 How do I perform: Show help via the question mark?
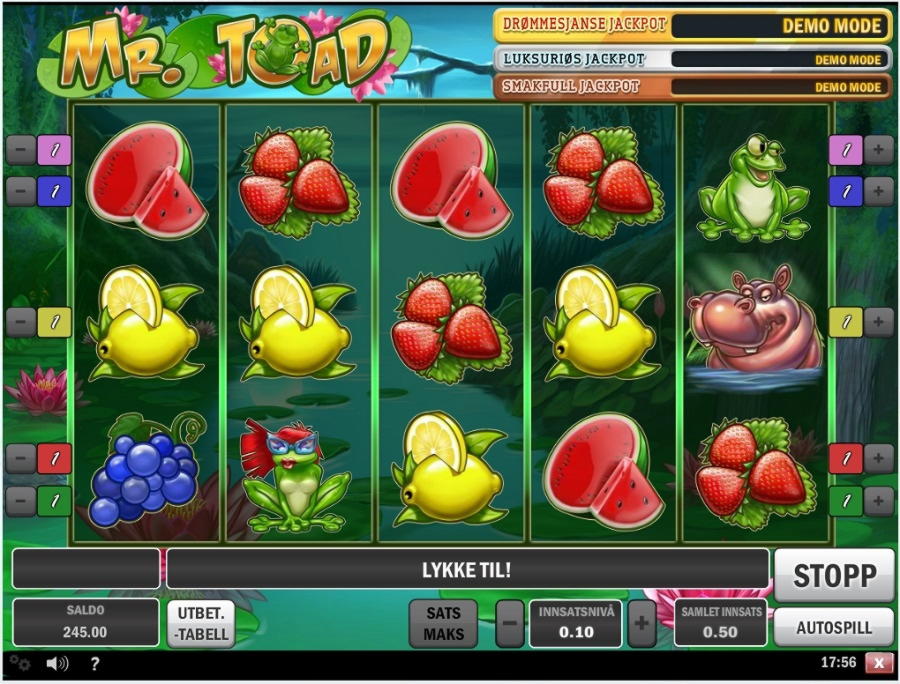tap(95, 662)
